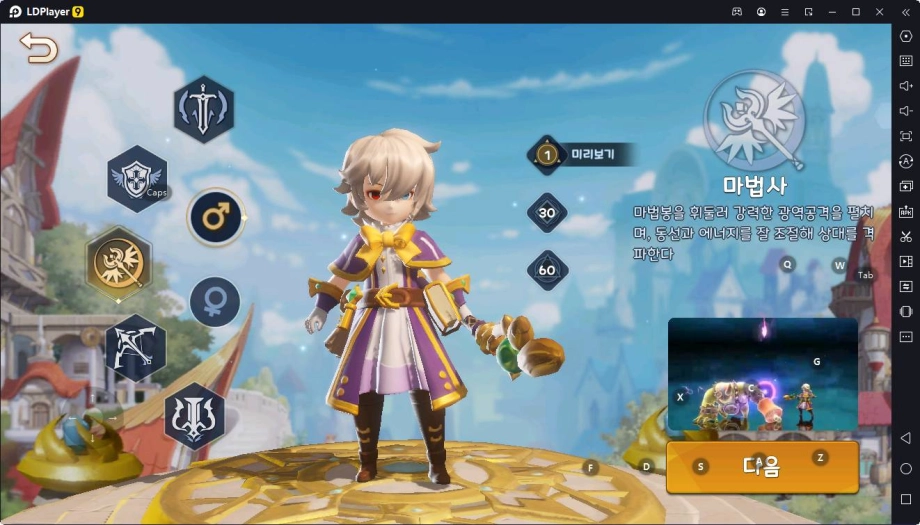Pick the archer bow class icon
This screenshot has width=920, height=525.
(135, 346)
